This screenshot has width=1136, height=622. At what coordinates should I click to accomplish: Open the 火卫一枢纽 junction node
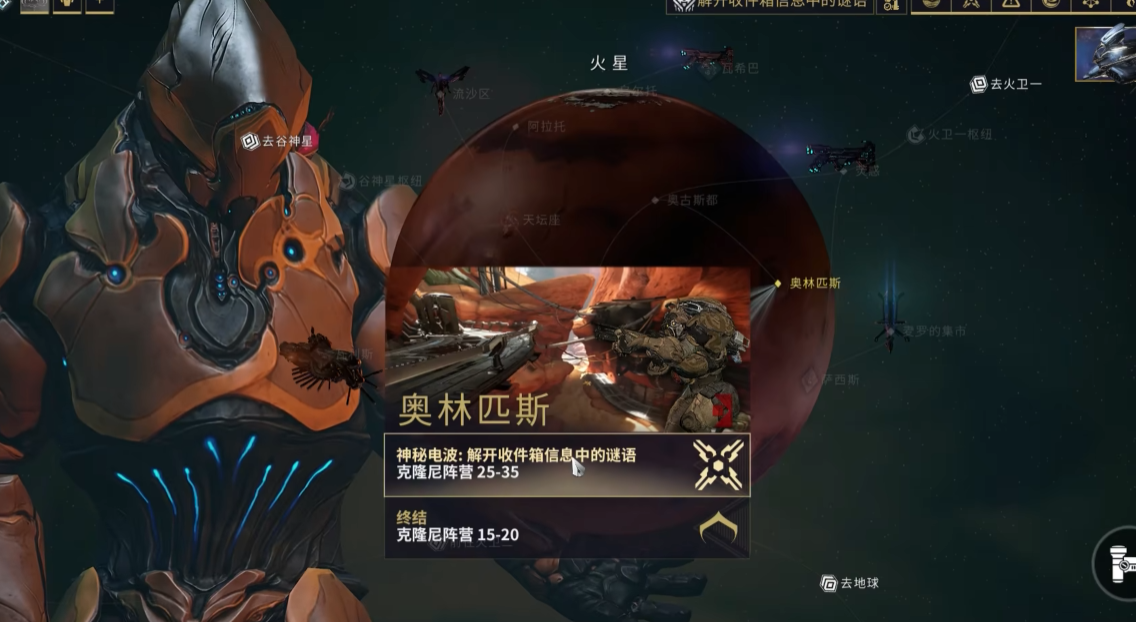click(915, 134)
